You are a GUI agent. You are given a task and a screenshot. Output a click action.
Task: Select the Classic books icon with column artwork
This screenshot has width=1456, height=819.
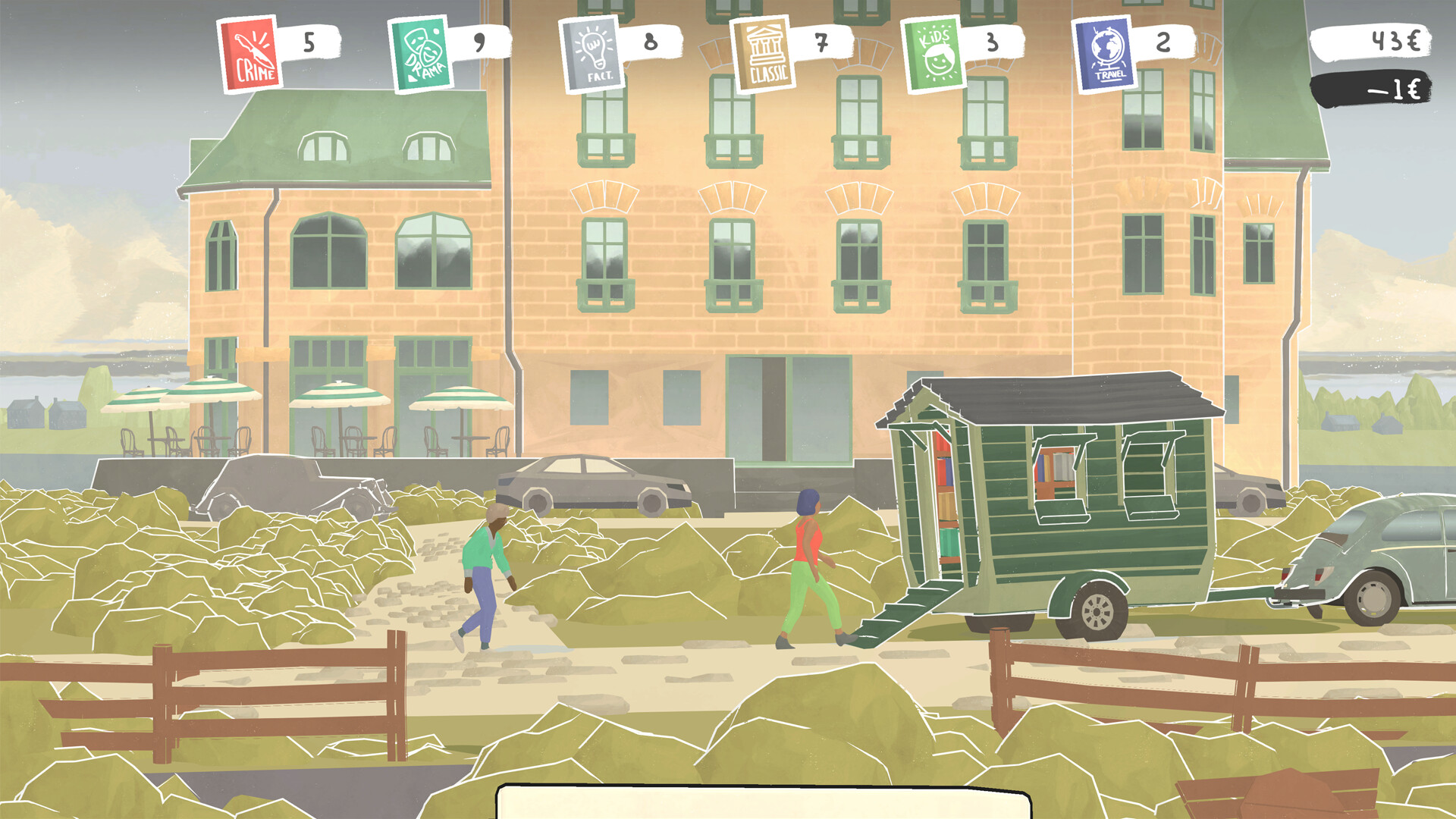(x=765, y=53)
